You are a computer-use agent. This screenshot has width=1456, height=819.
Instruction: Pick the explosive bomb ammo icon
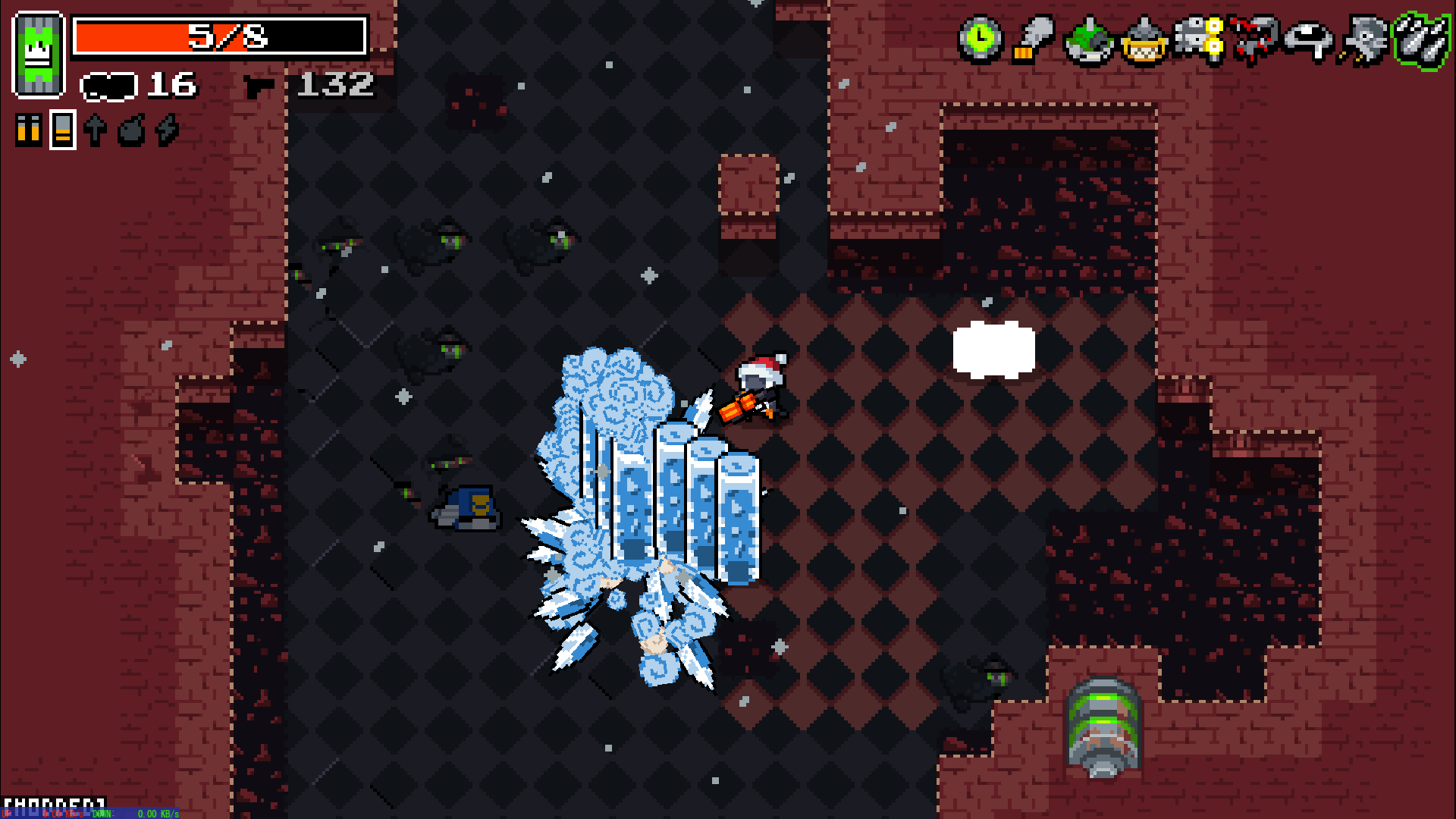(x=131, y=130)
